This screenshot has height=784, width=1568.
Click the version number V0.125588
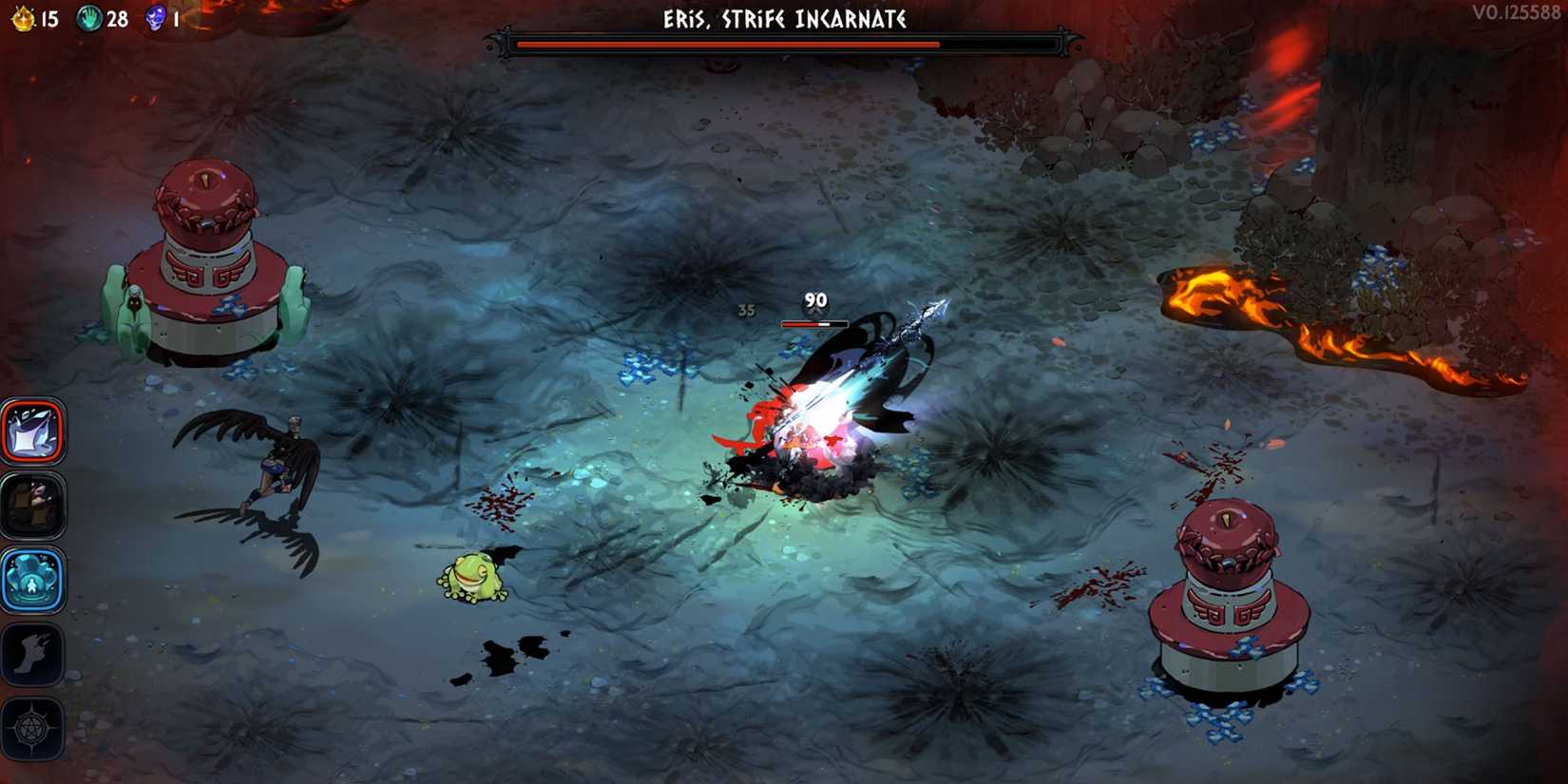point(1516,13)
